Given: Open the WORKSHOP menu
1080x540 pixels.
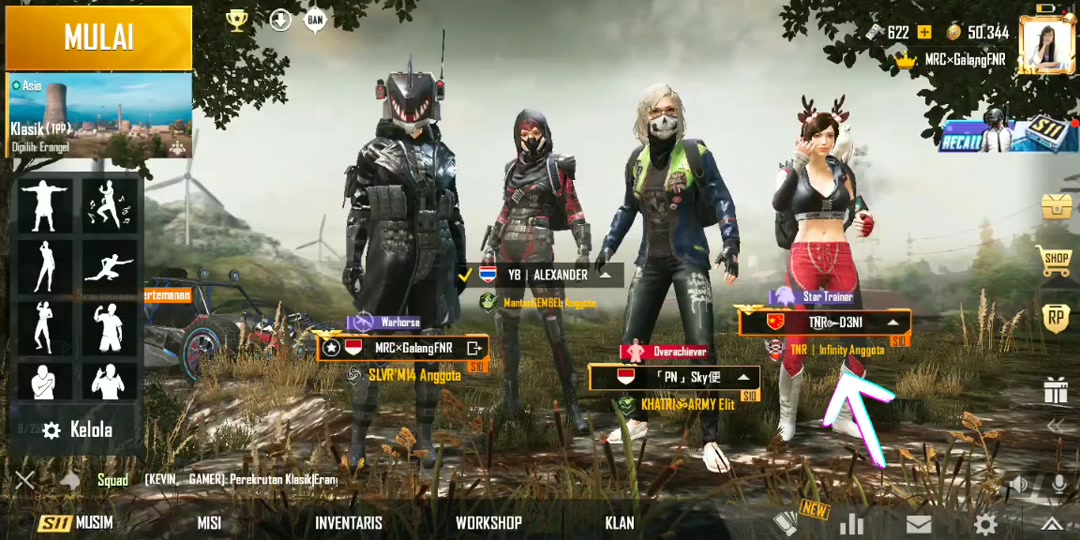Looking at the screenshot, I should pyautogui.click(x=488, y=523).
